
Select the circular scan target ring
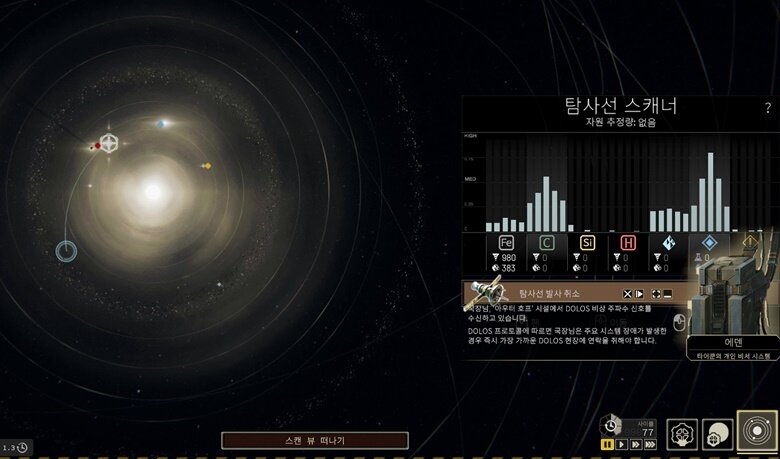click(x=67, y=250)
